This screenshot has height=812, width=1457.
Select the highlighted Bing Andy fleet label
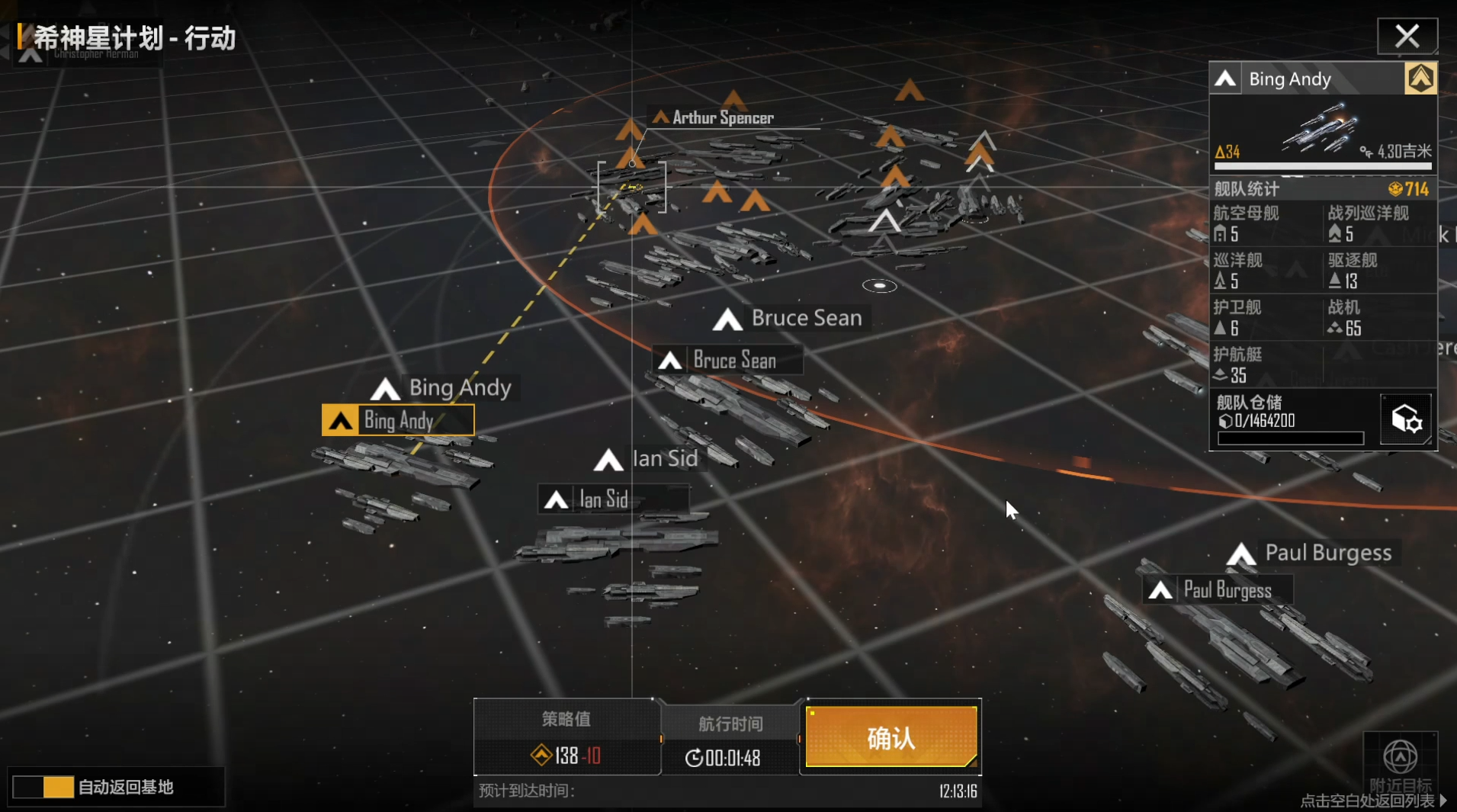(x=398, y=420)
